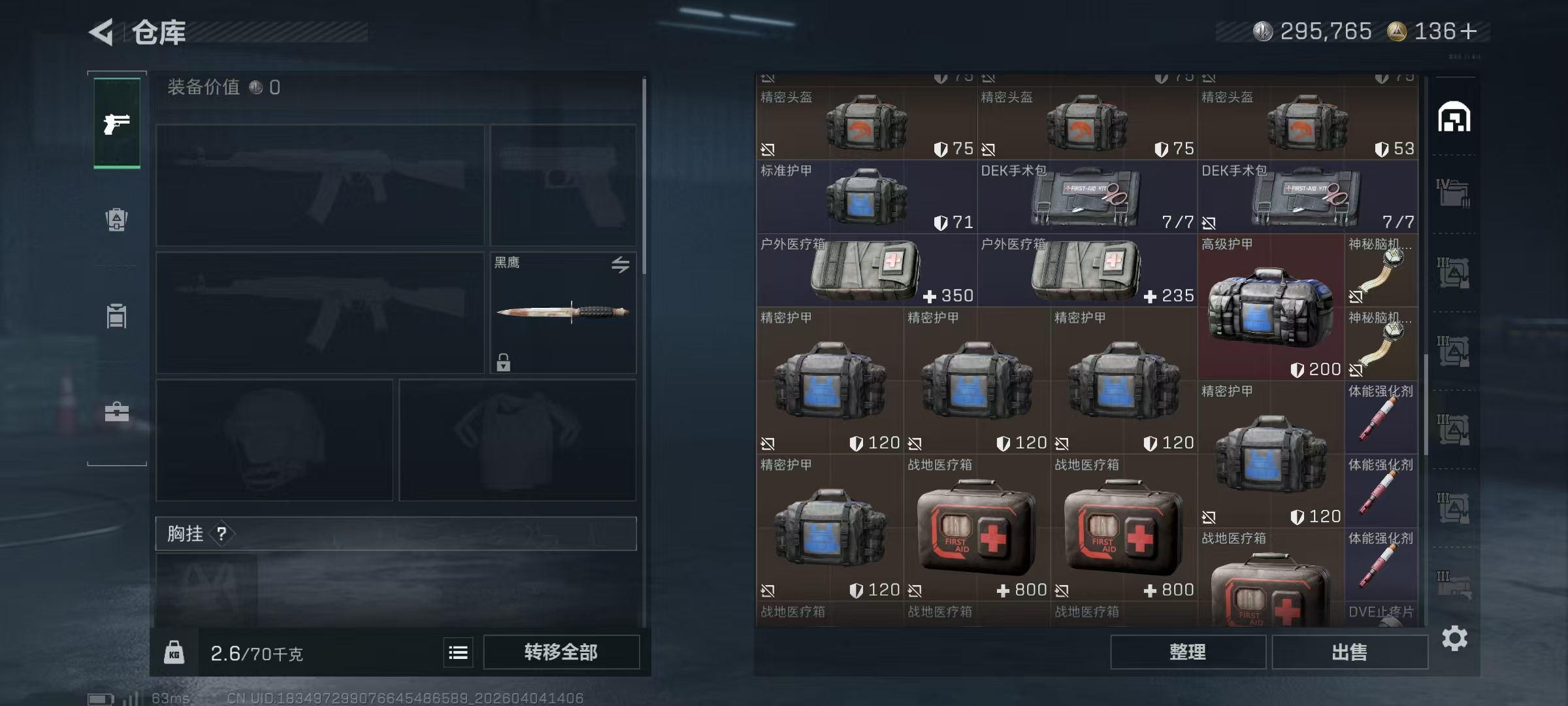1568x706 pixels.
Task: Pick the 户外医疗箱 showing 235
Action: tap(1086, 271)
